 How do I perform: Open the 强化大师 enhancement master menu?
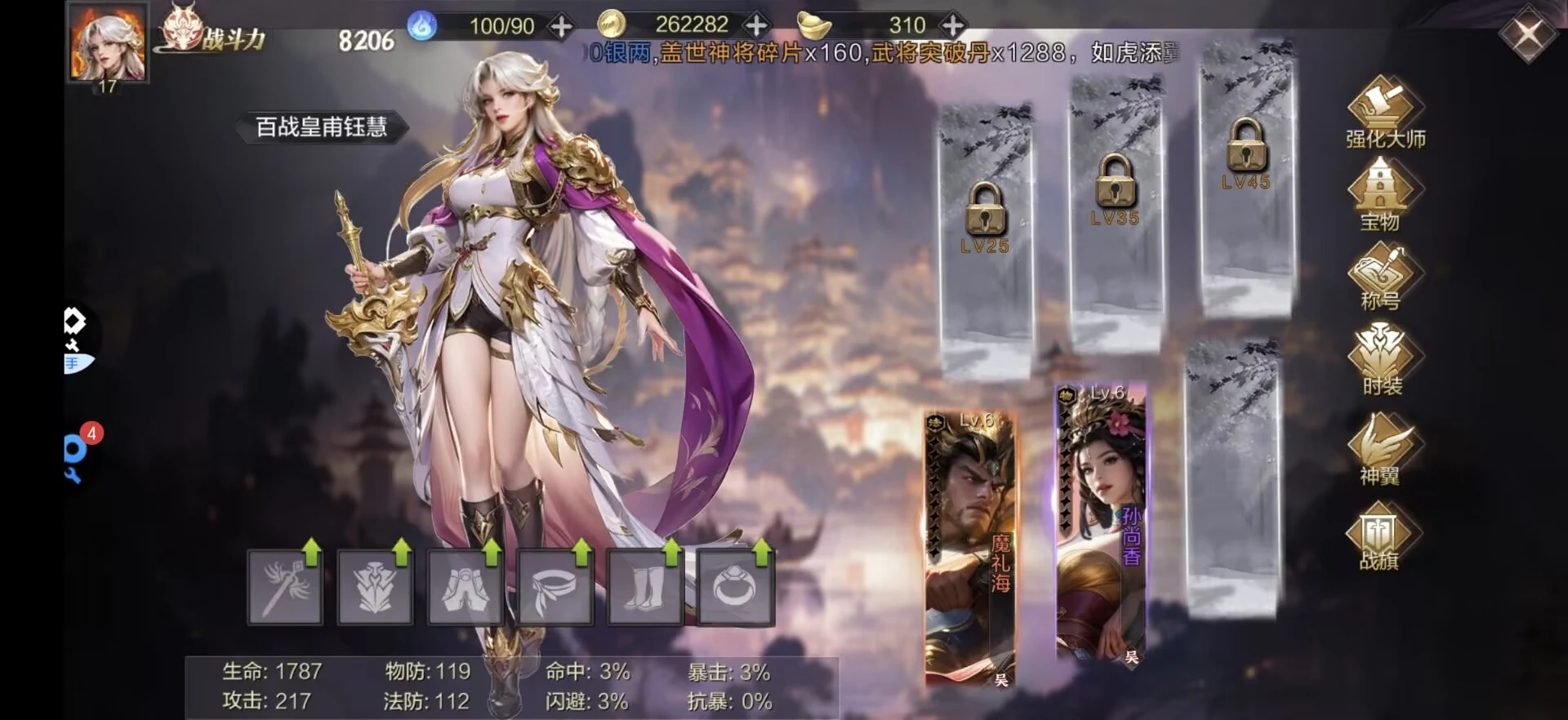point(1384,113)
